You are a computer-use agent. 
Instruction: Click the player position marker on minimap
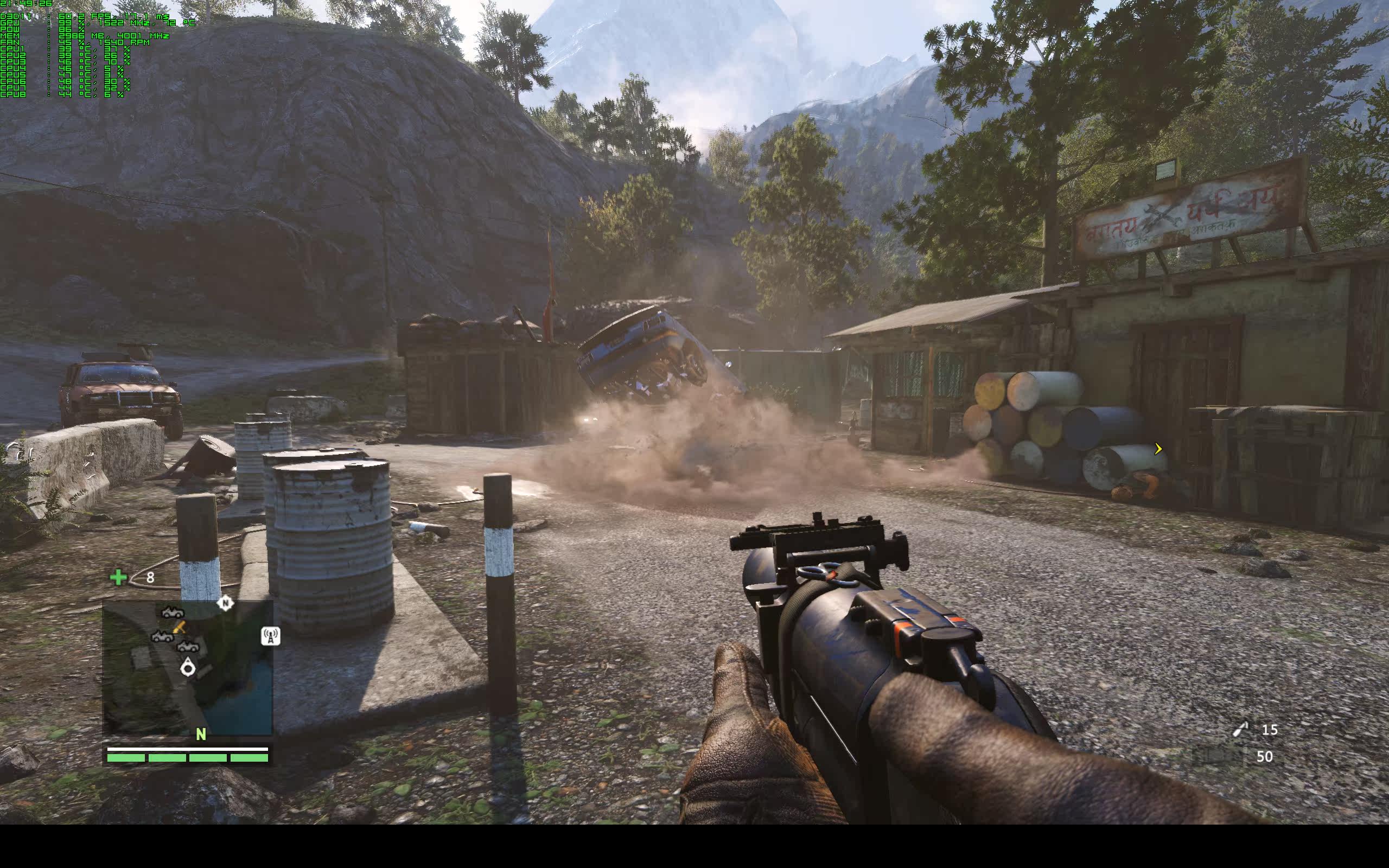(188, 668)
